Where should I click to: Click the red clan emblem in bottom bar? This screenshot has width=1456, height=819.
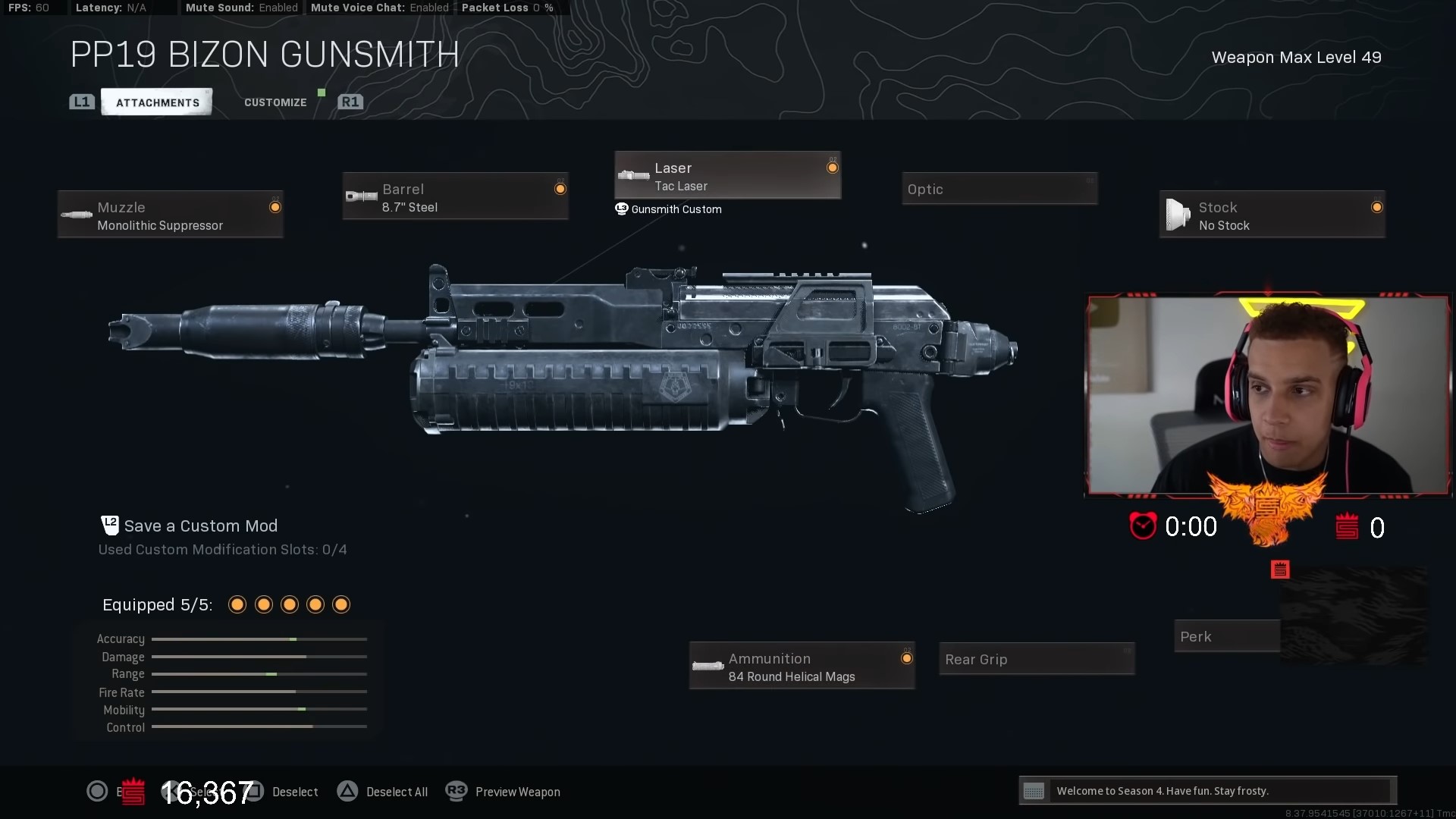click(132, 791)
